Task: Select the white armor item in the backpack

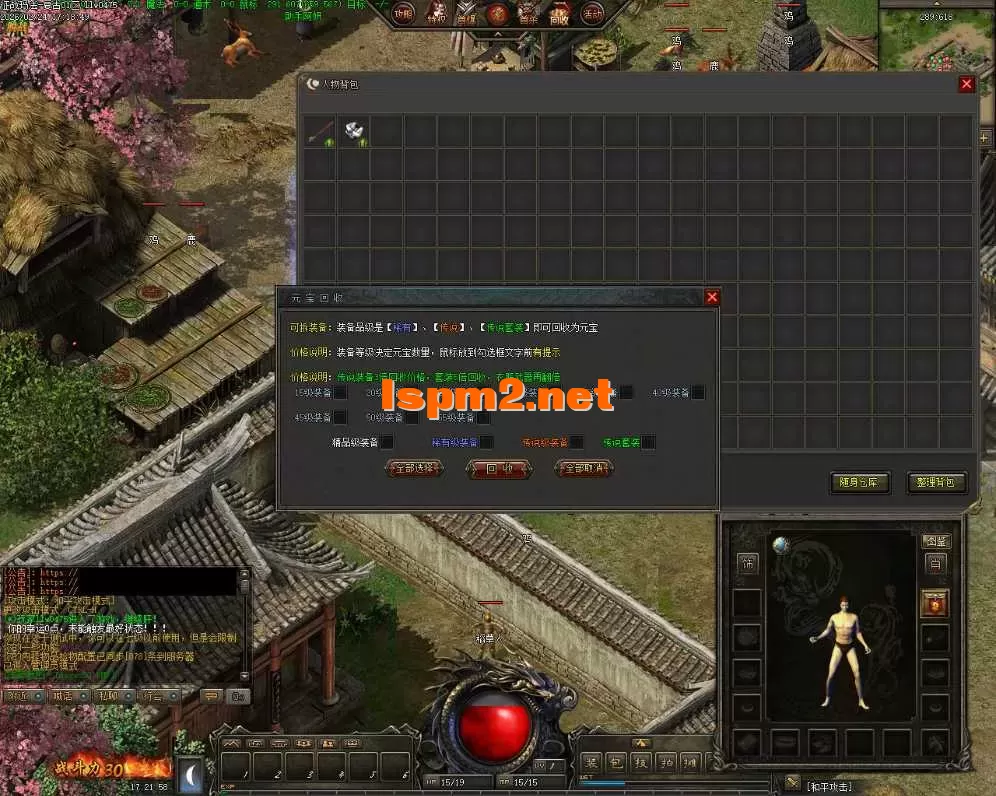Action: pyautogui.click(x=354, y=131)
